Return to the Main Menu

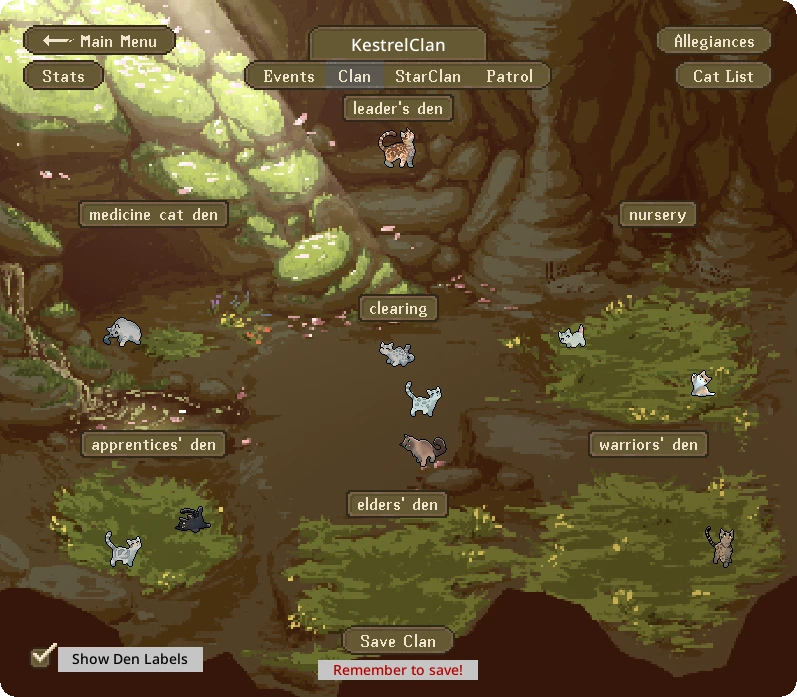pos(100,41)
